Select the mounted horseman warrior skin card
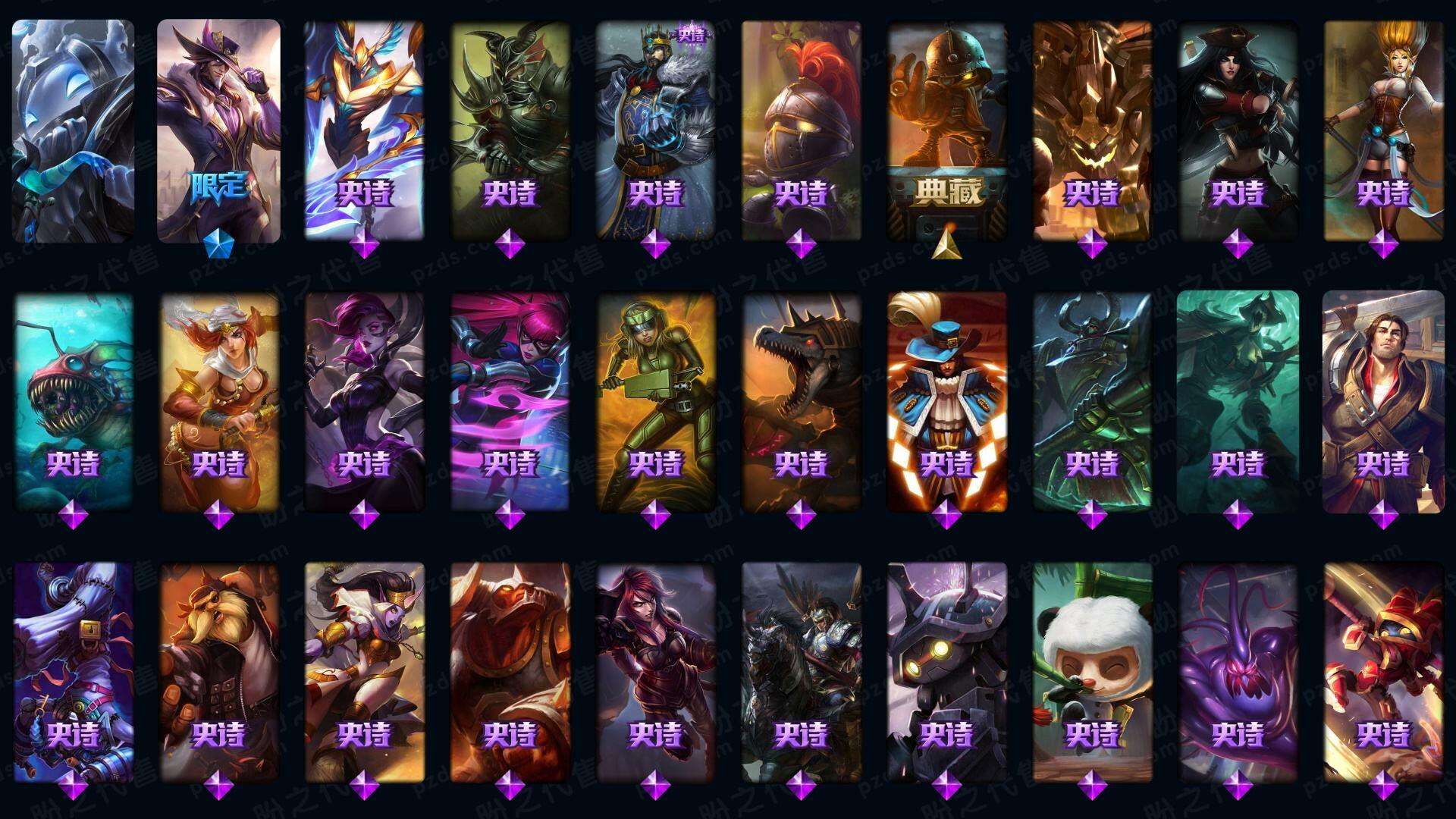The width and height of the screenshot is (1456, 819). (x=801, y=671)
